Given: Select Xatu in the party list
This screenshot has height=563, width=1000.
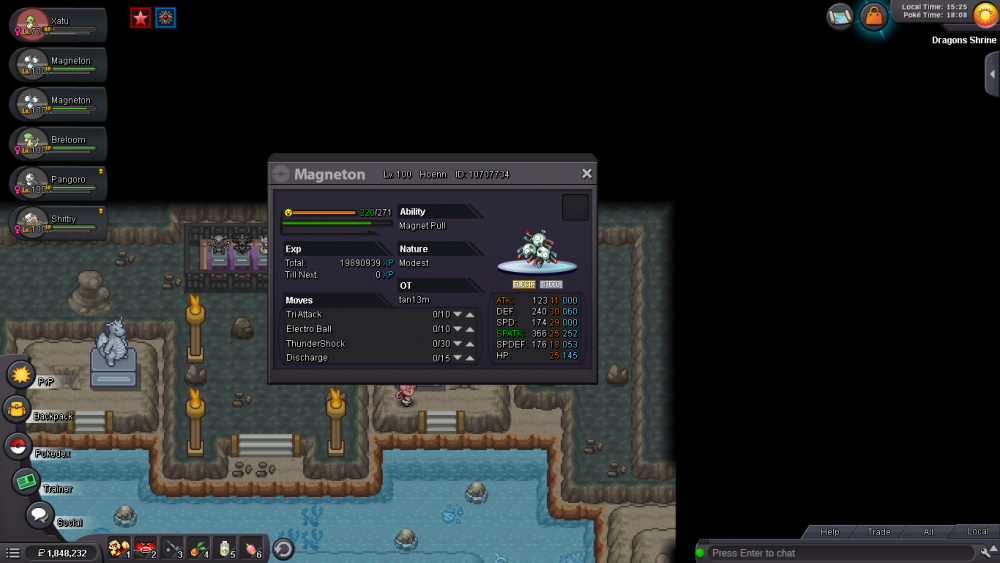Looking at the screenshot, I should click(x=58, y=25).
